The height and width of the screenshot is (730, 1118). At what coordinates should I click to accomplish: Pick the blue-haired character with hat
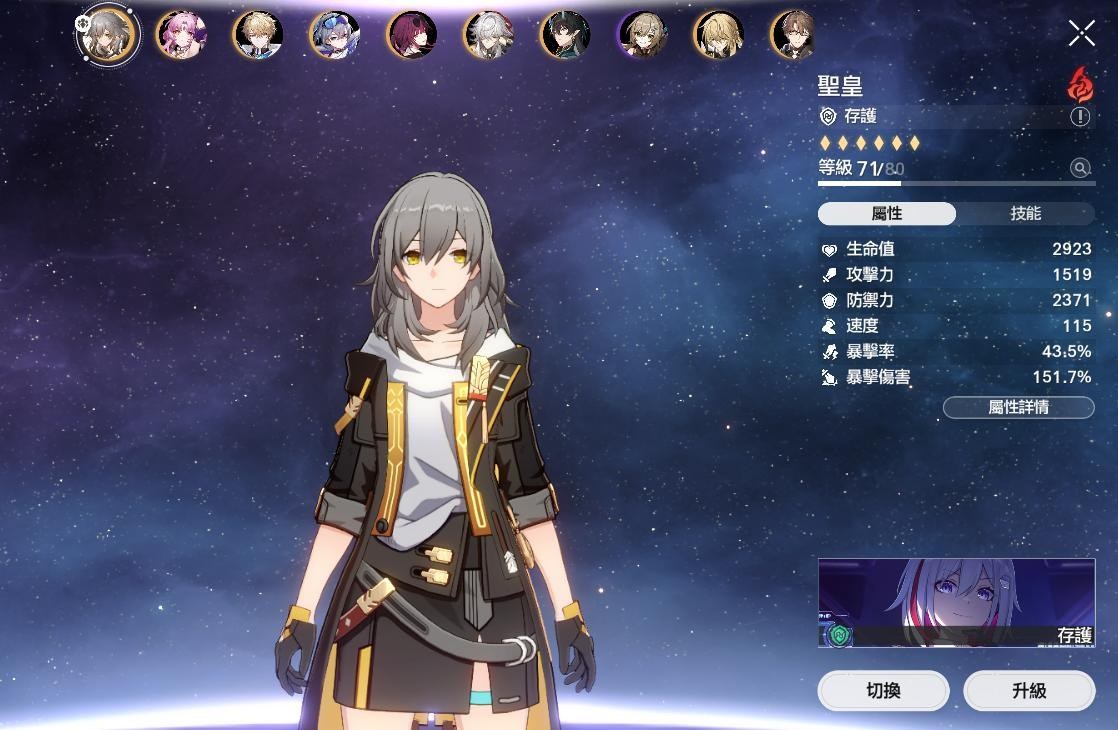(x=335, y=35)
